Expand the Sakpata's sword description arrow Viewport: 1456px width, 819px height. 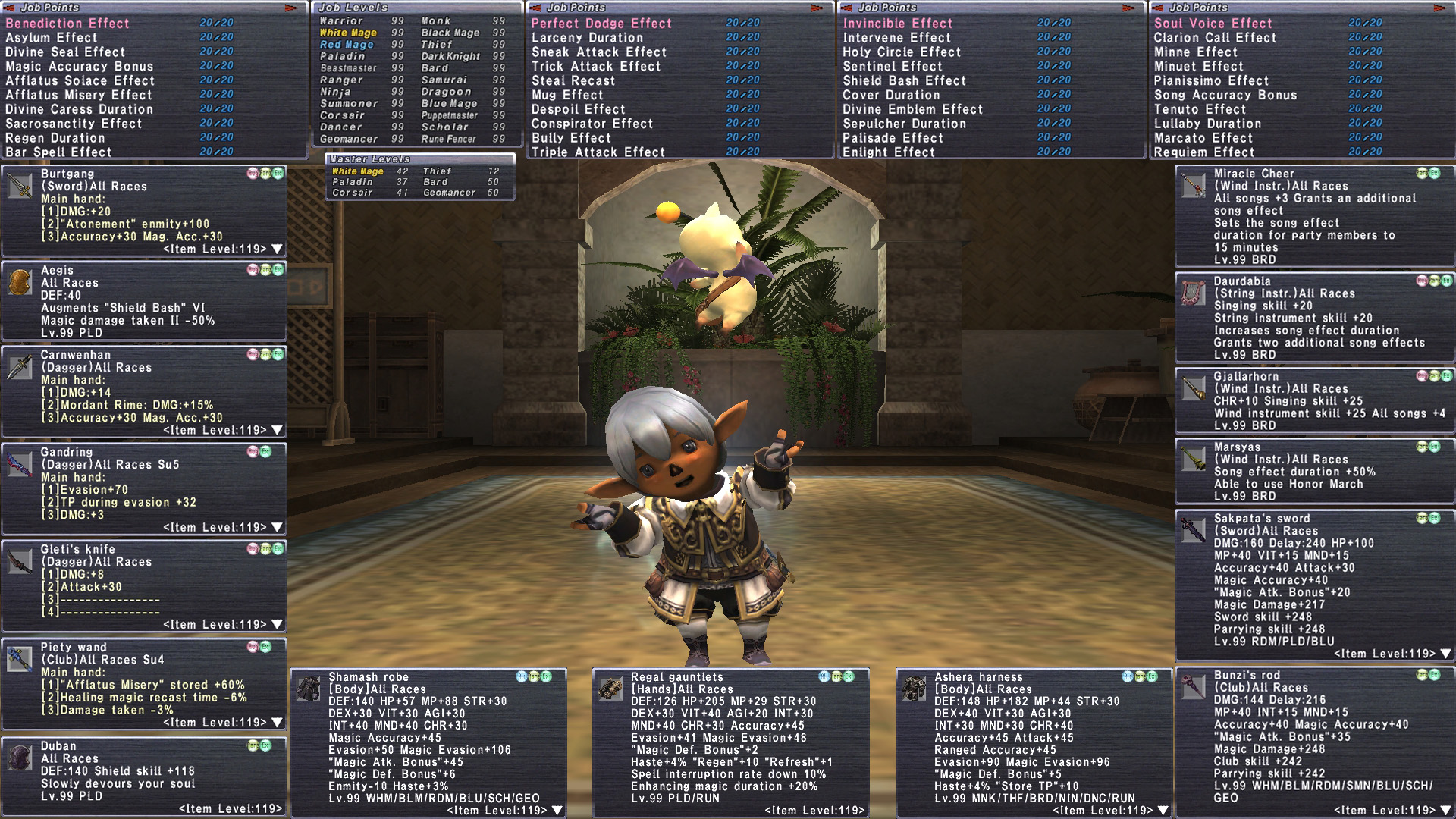[1445, 654]
